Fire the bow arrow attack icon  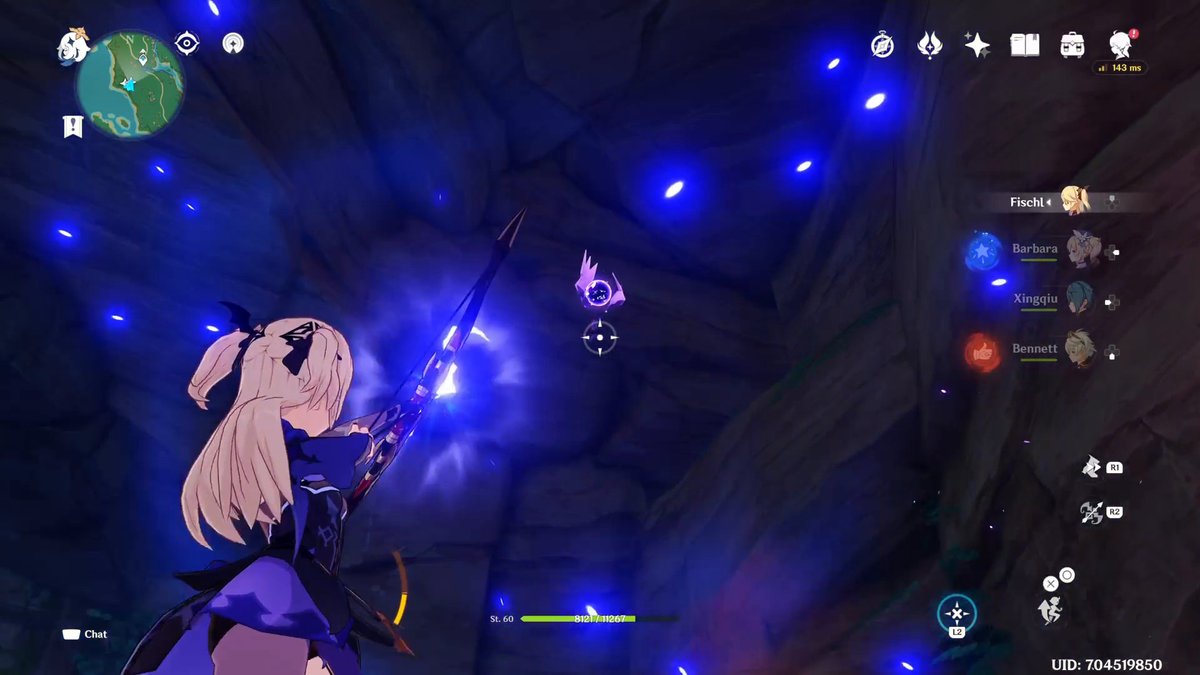(1092, 513)
